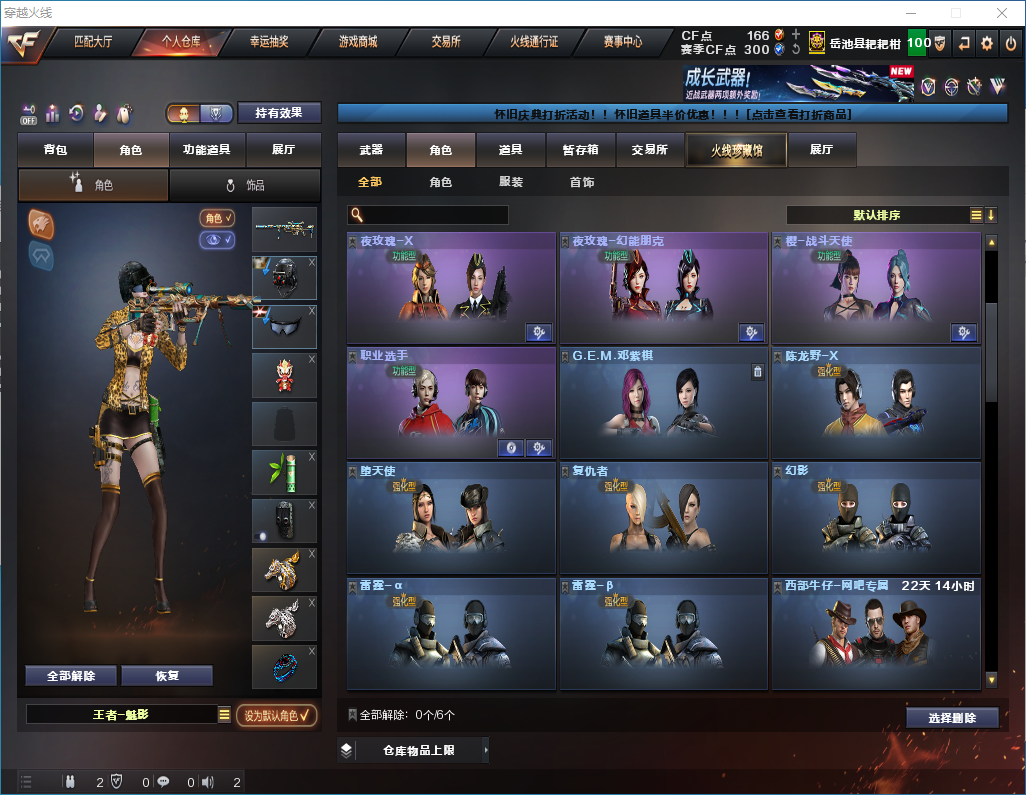Viewport: 1026px width, 795px height.
Task: Click the 恢复 restore button
Action: (x=167, y=675)
